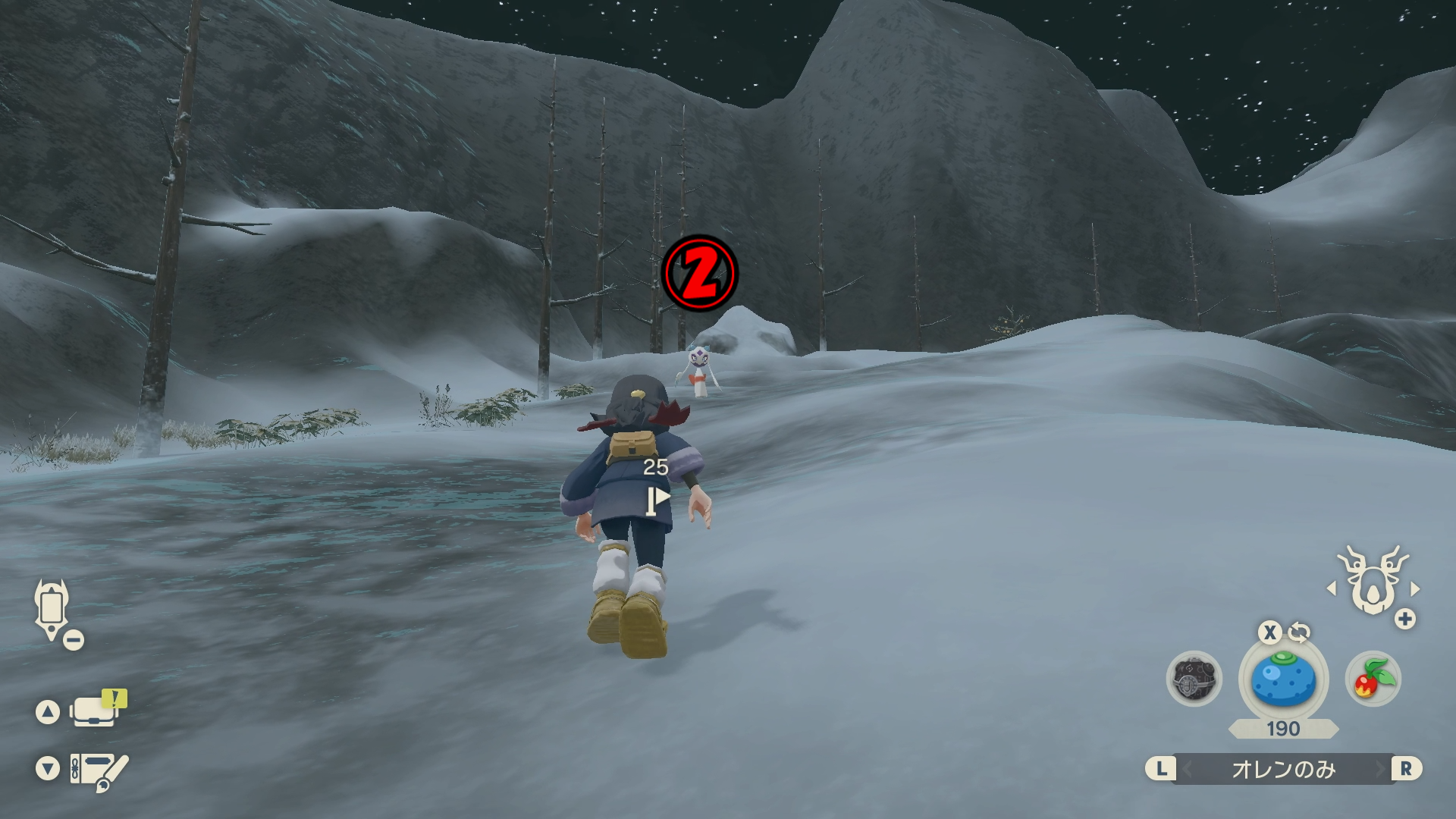The width and height of the screenshot is (1456, 819).
Task: Open the satchel with yellow alert badge
Action: coord(96,710)
